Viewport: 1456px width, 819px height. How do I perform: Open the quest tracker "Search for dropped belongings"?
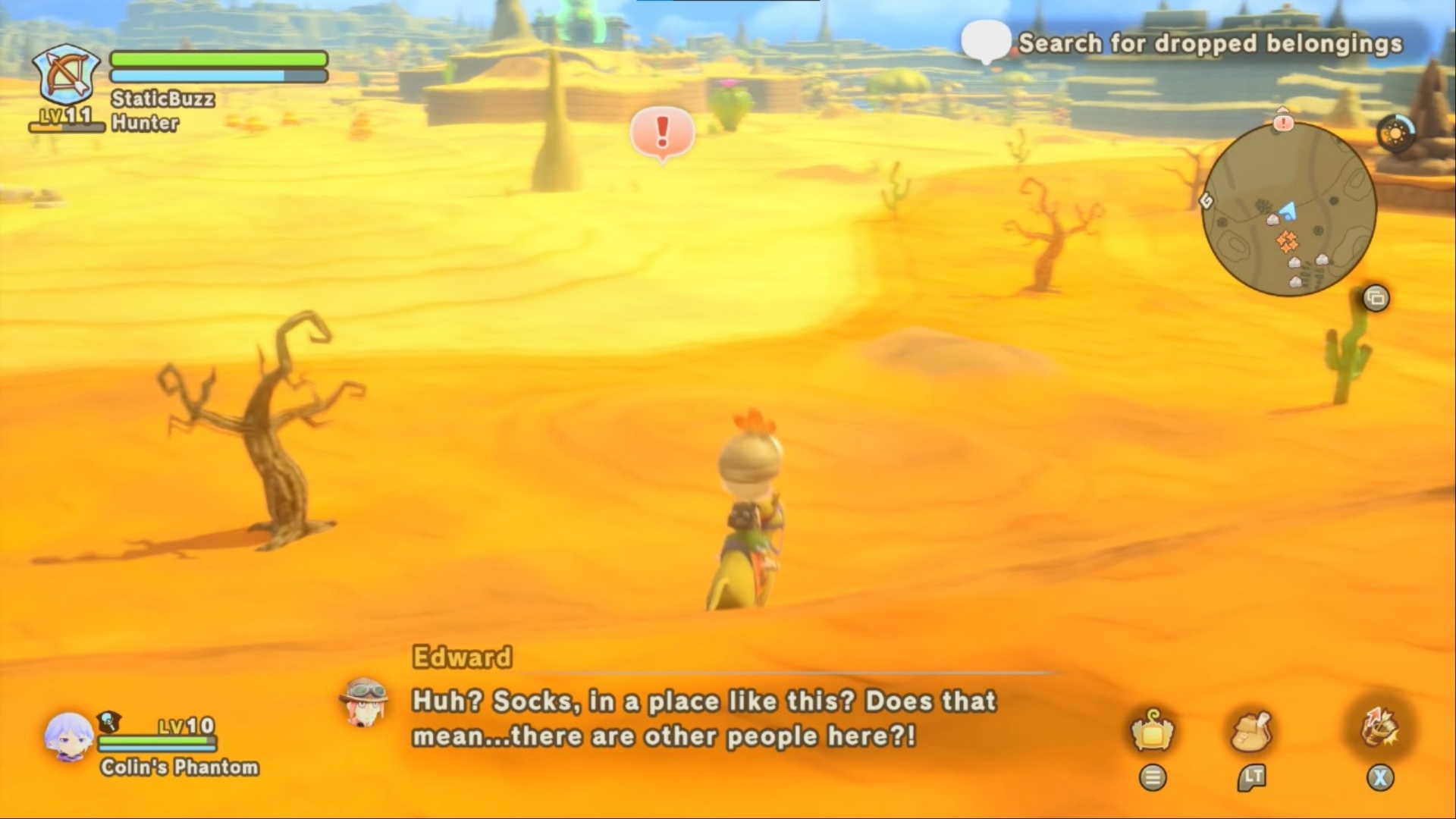pyautogui.click(x=1210, y=44)
